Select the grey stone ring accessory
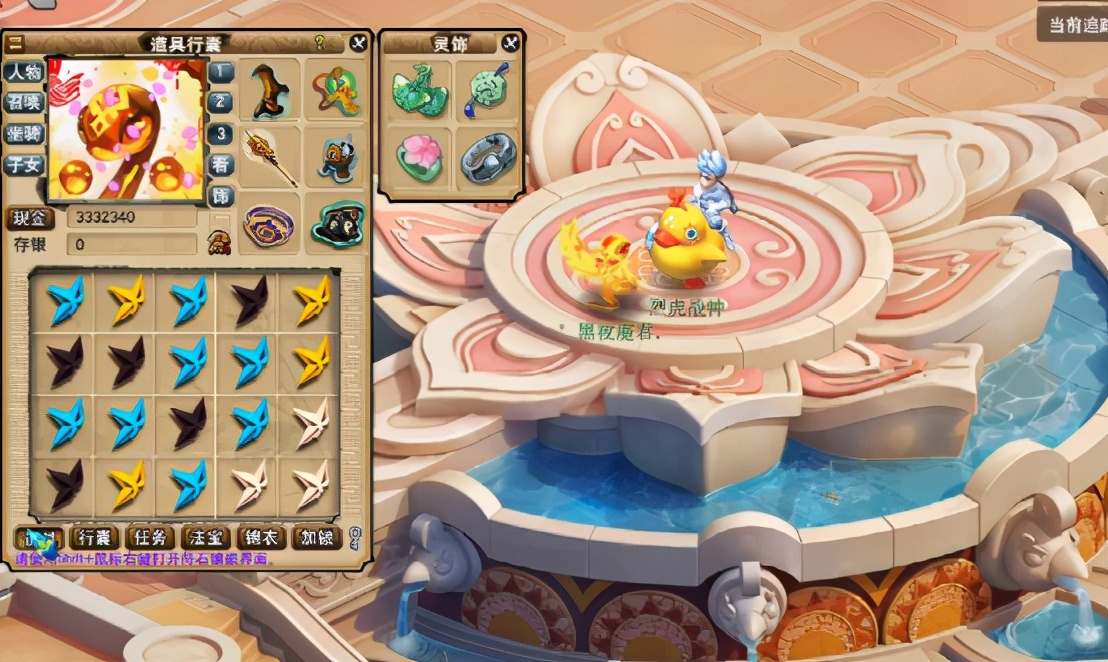The width and height of the screenshot is (1108, 662). pyautogui.click(x=488, y=157)
